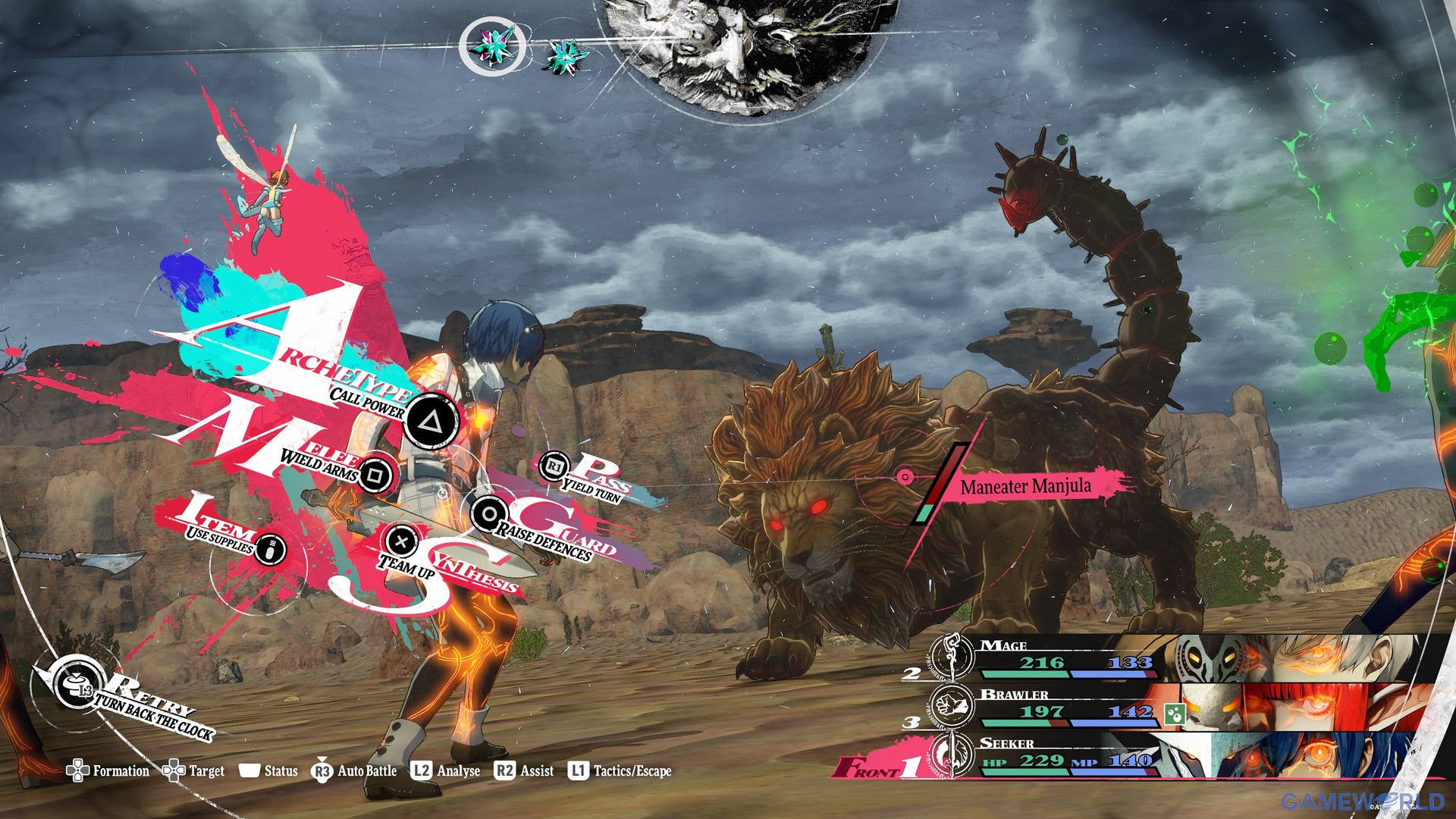Open Analyse for the enemy
The height and width of the screenshot is (819, 1456).
click(446, 771)
